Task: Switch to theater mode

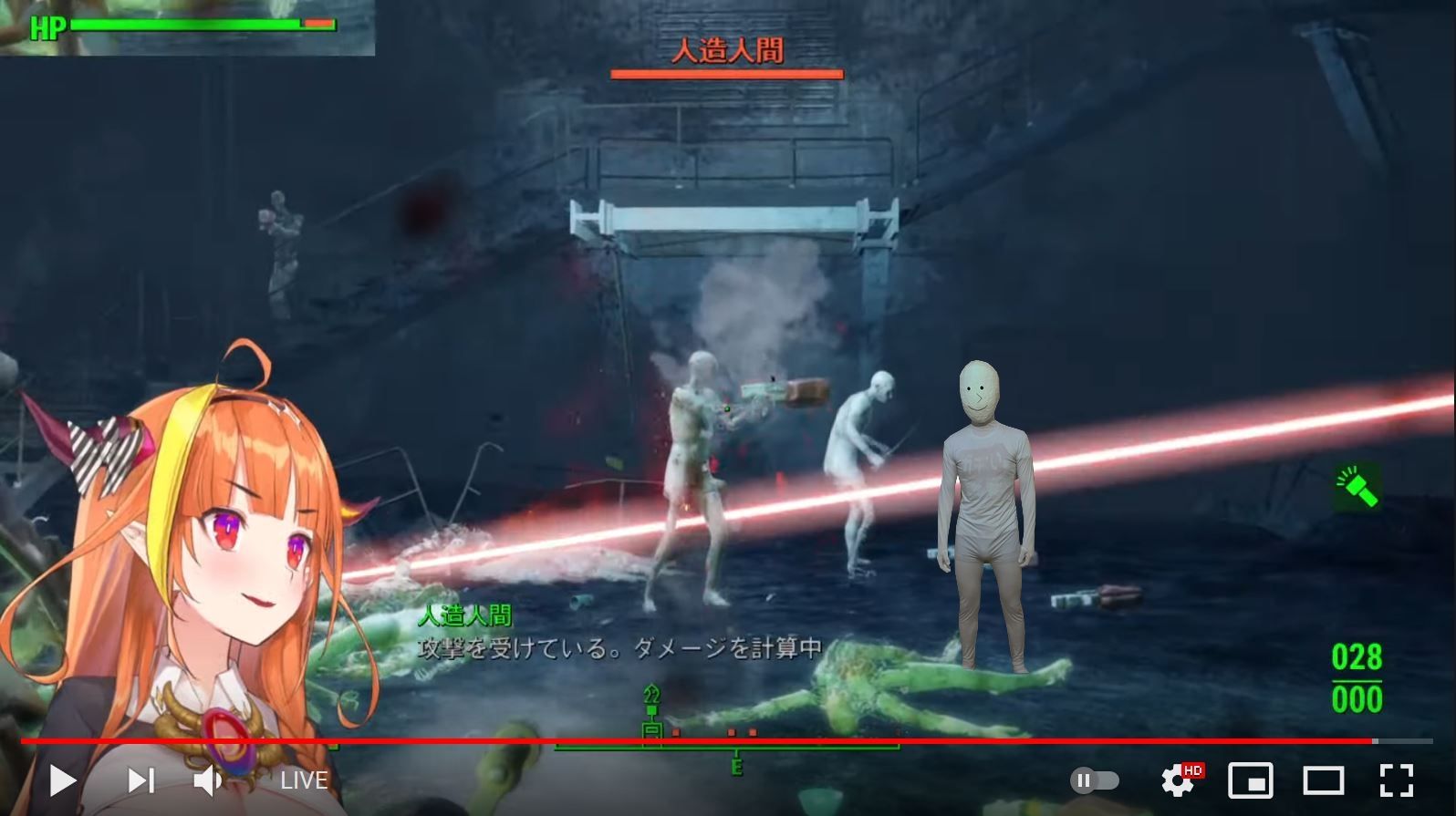Action: 1321,780
